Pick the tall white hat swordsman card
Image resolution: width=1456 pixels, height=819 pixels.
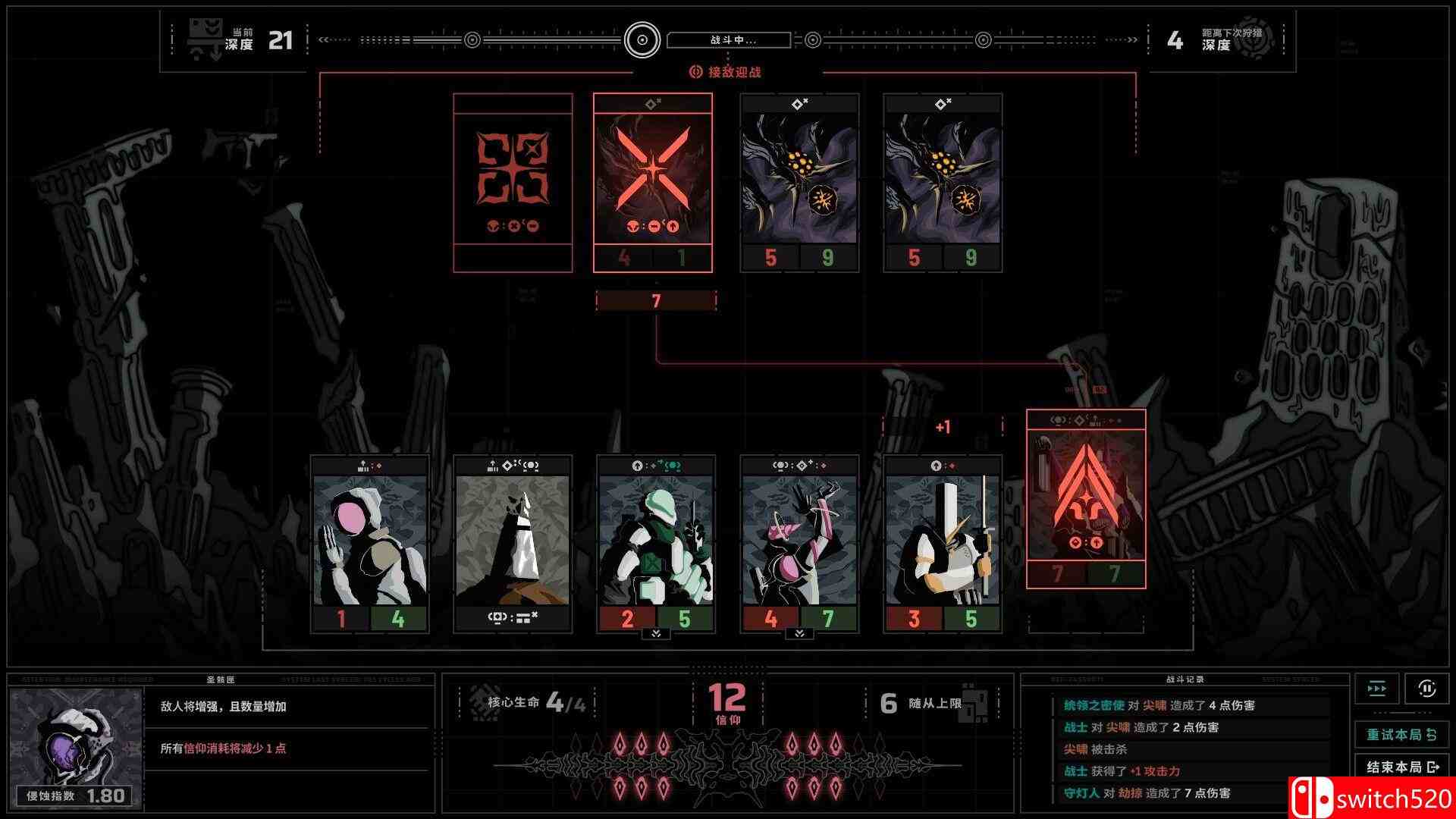[x=943, y=543]
